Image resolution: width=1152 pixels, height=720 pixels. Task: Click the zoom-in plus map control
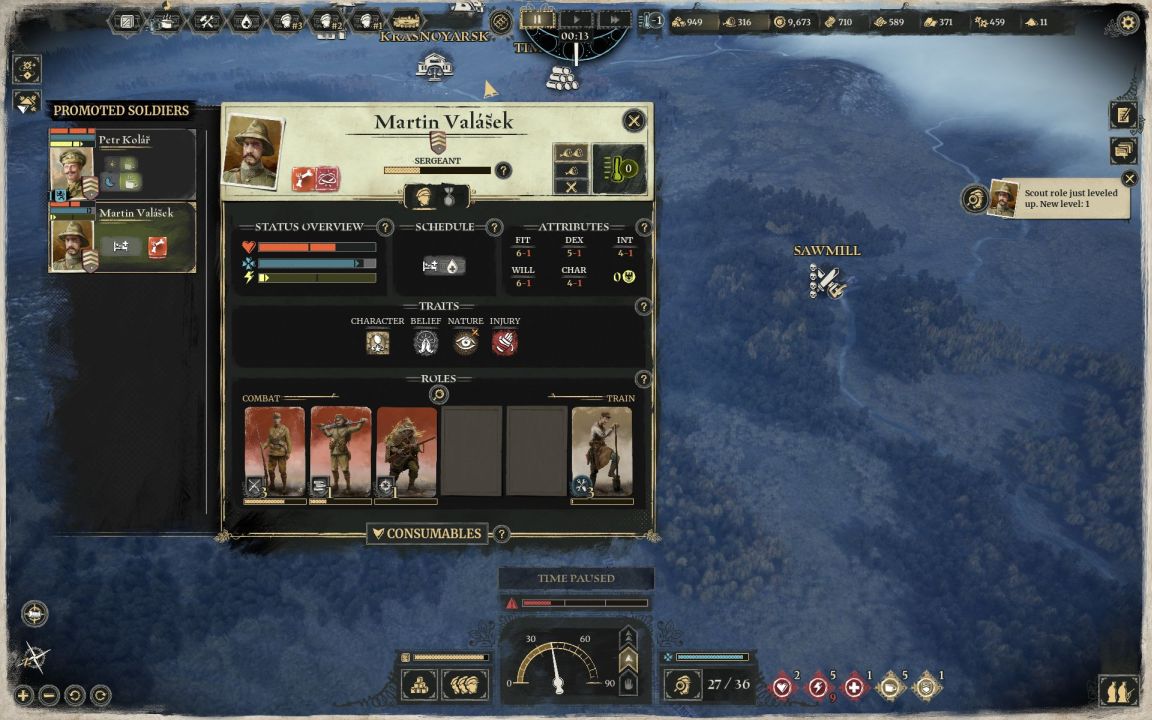24,695
